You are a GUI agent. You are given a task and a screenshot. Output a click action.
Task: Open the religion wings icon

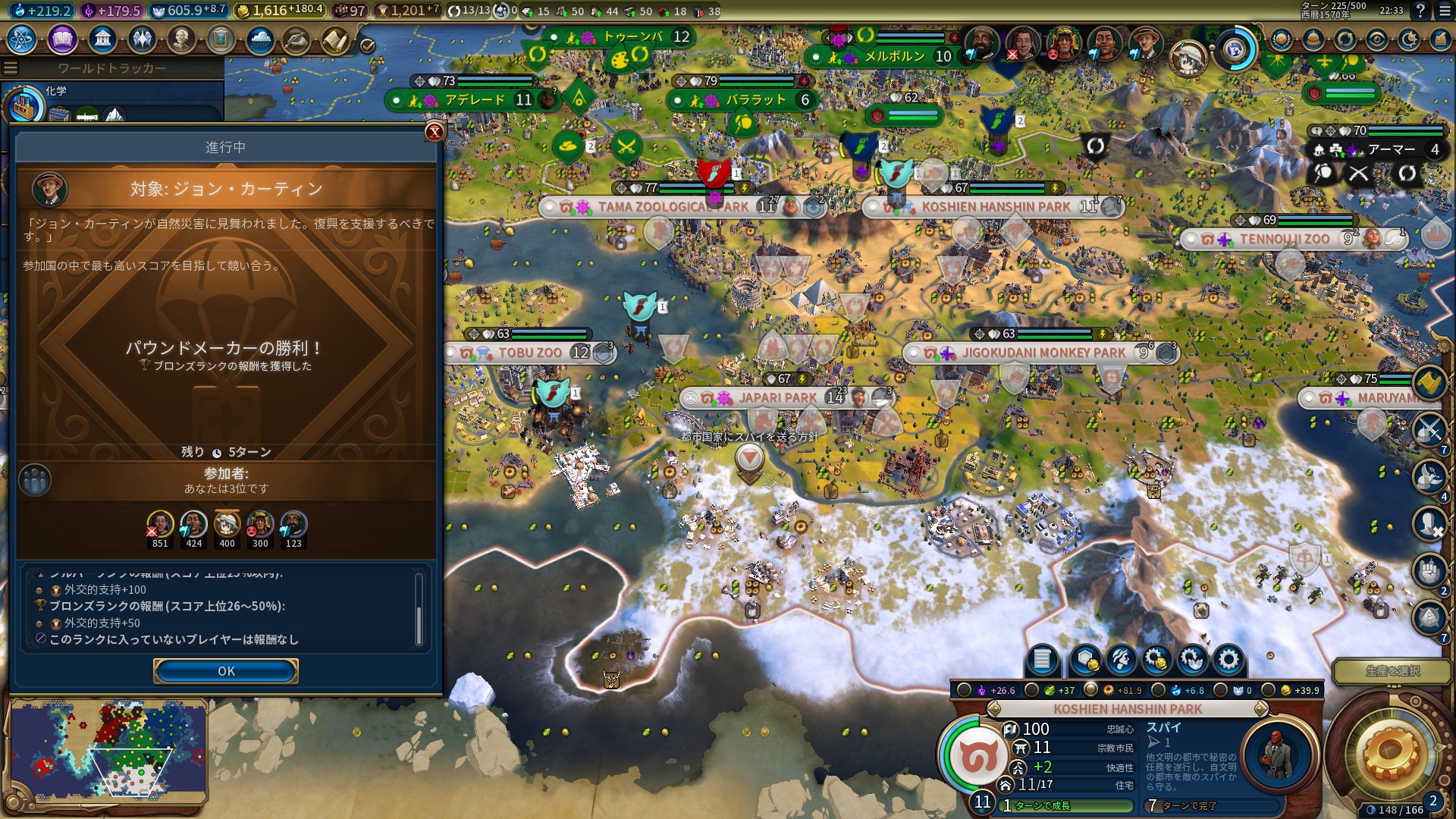pyautogui.click(x=142, y=39)
